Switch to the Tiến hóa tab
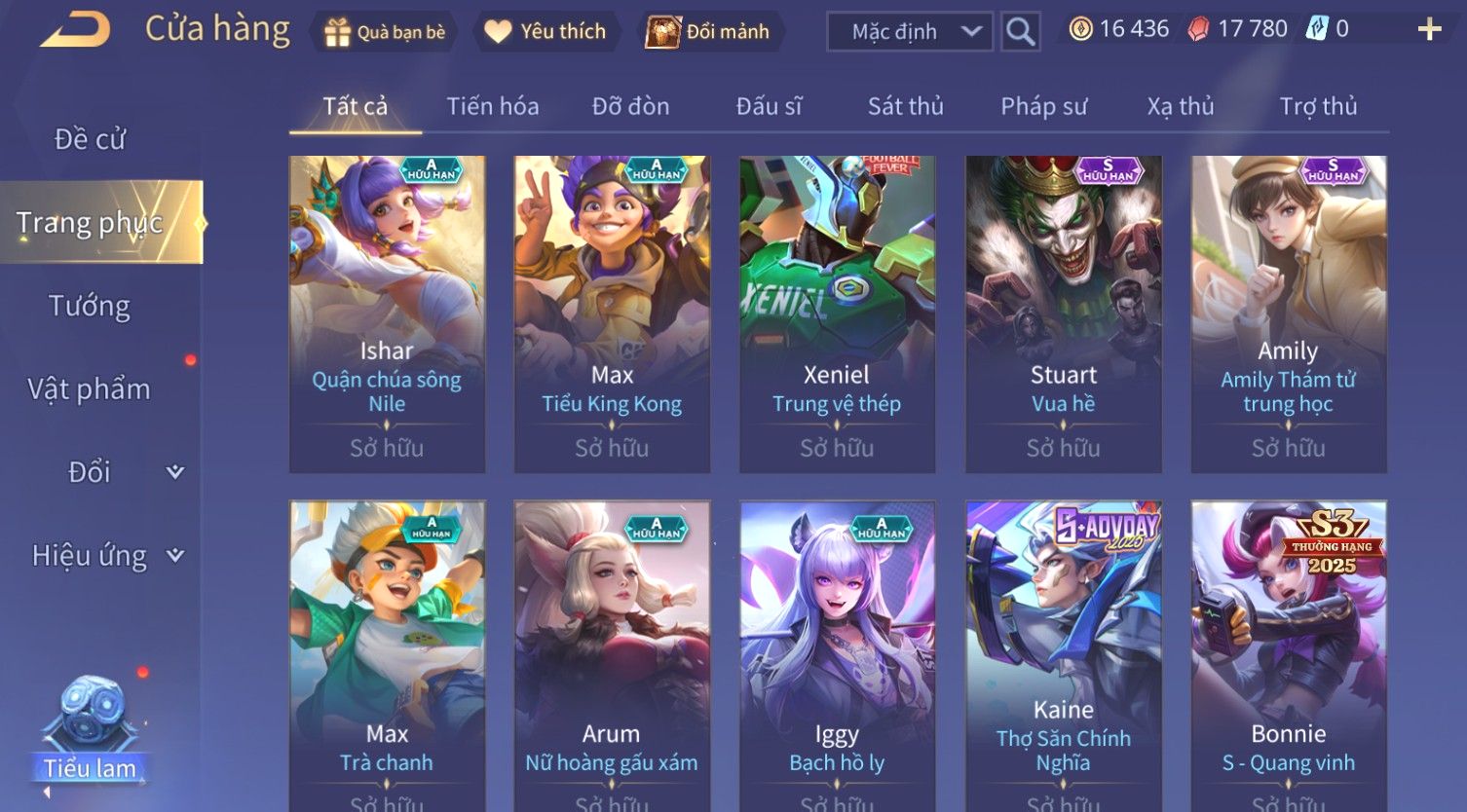 pyautogui.click(x=492, y=106)
